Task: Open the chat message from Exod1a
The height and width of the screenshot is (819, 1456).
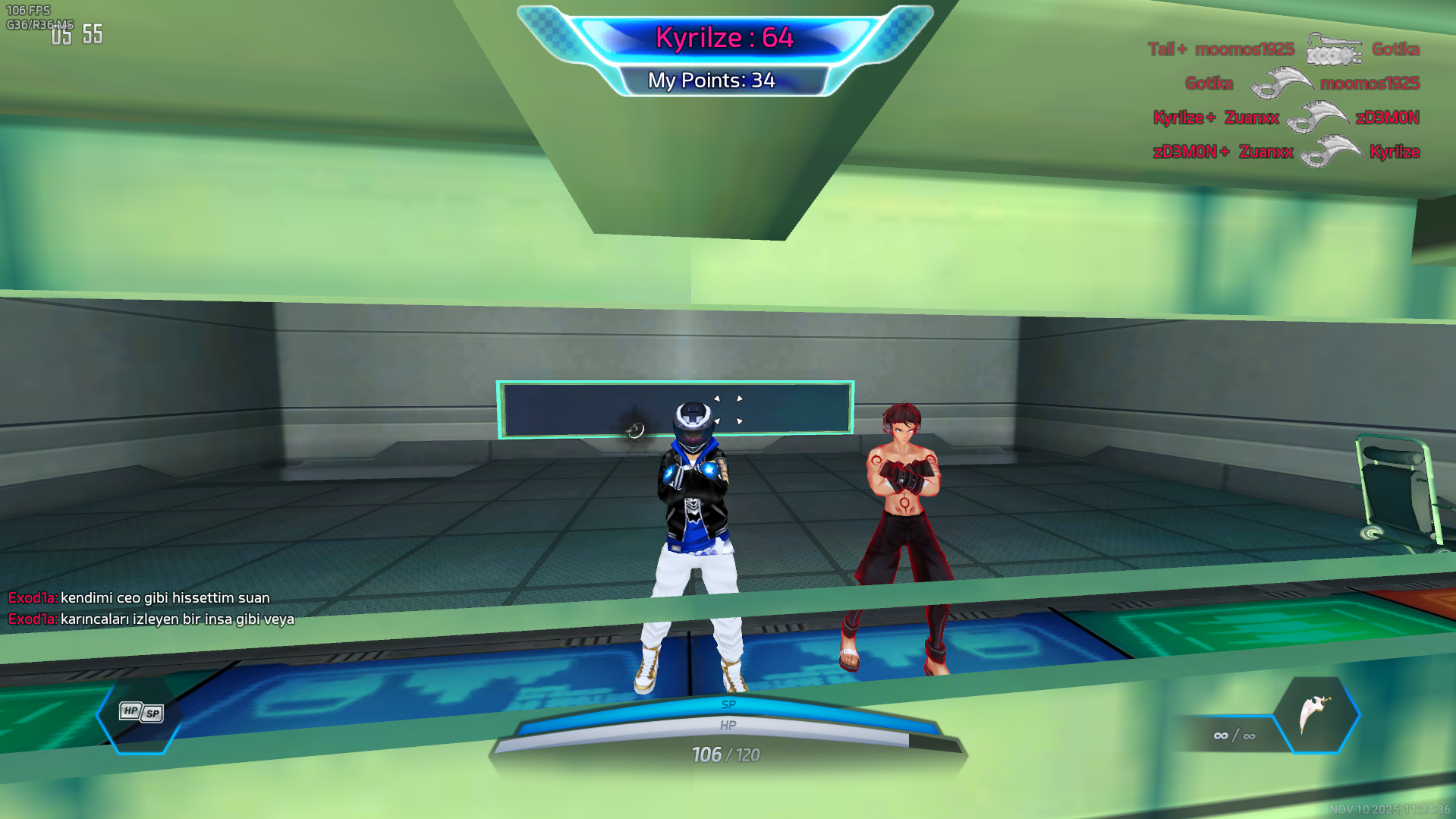Action: coord(151,598)
